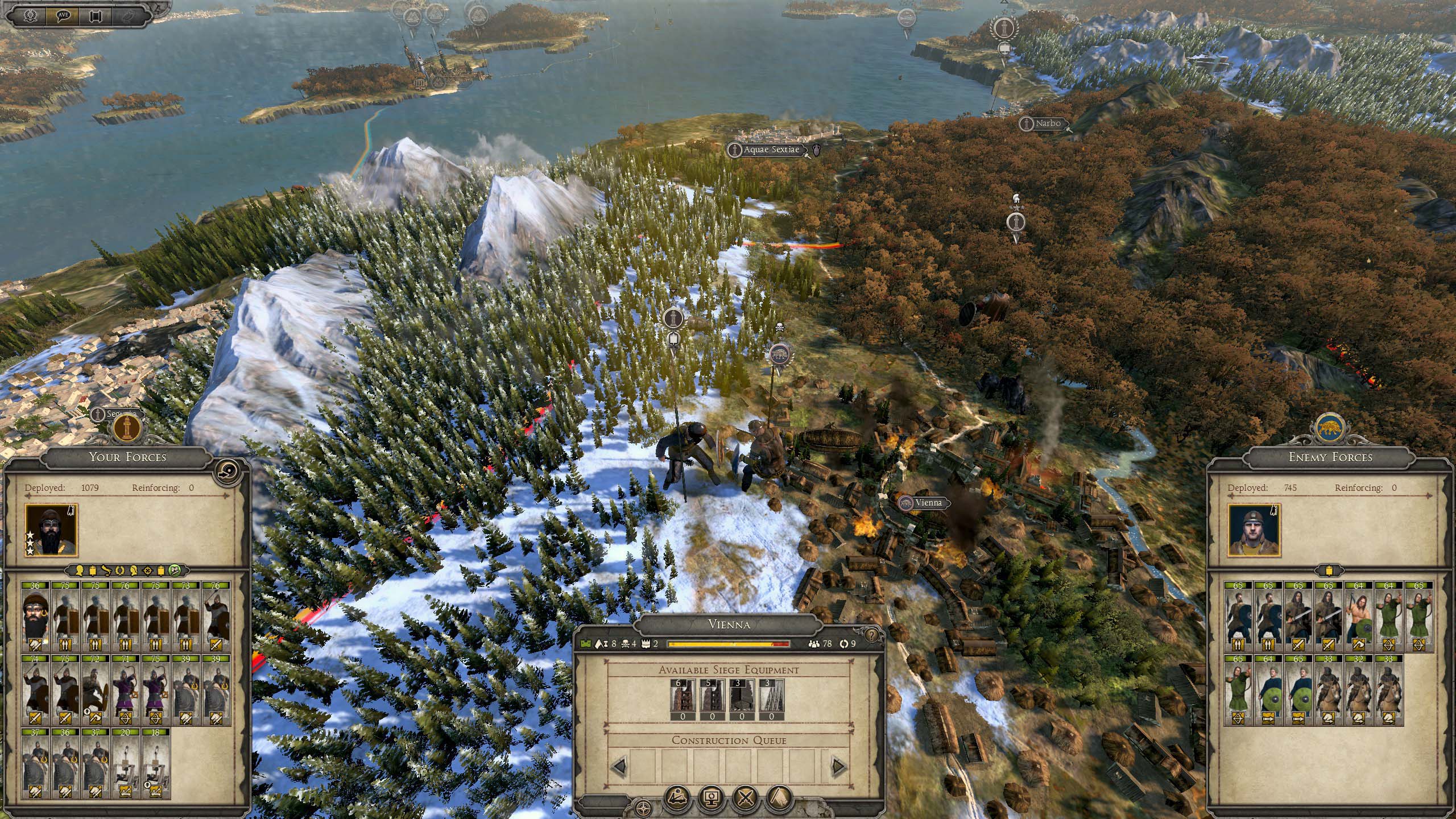Image resolution: width=1456 pixels, height=819 pixels.
Task: Click the Aquae Sextiae settlement label
Action: (x=771, y=150)
